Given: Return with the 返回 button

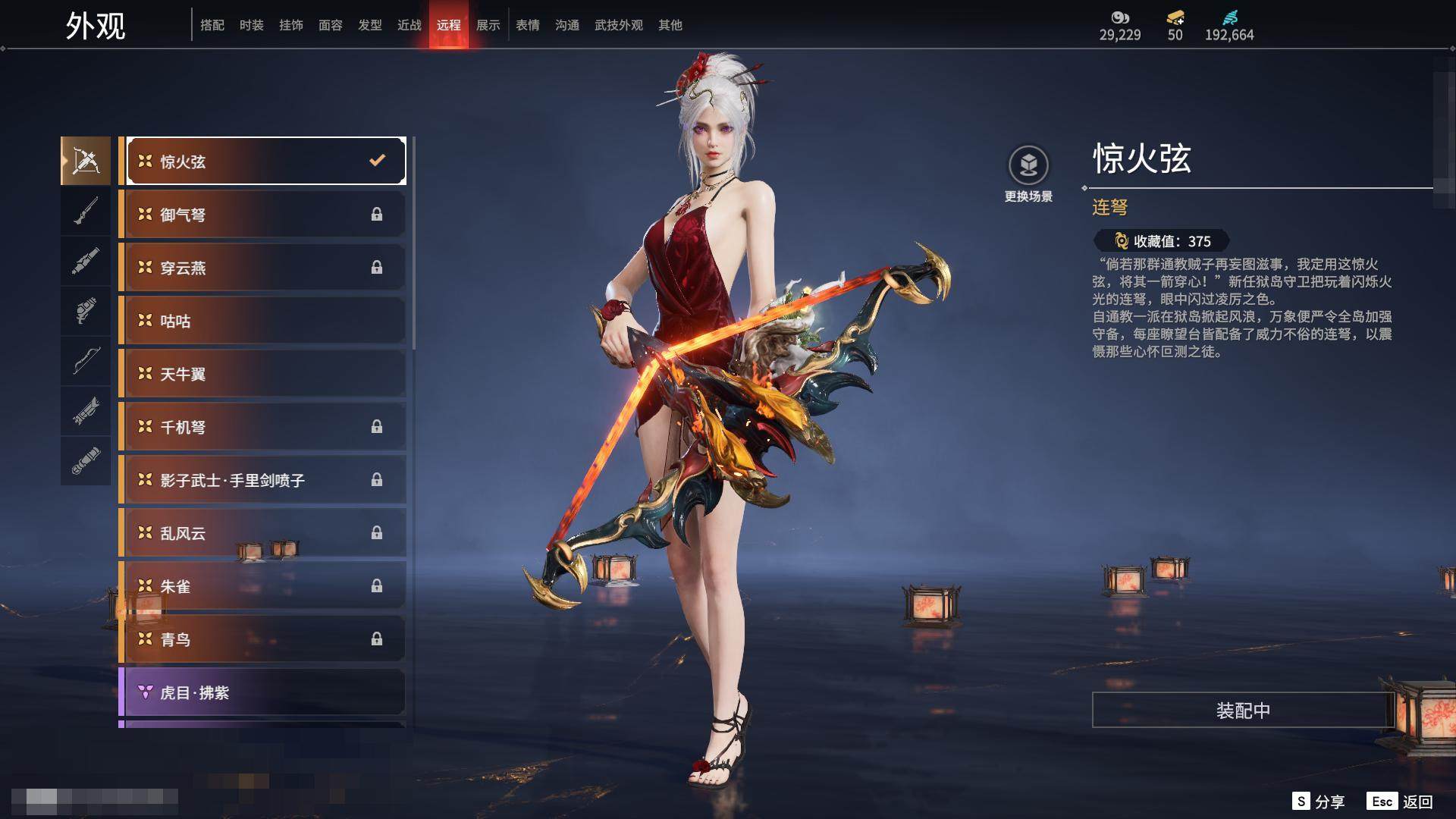Looking at the screenshot, I should [x=1401, y=802].
